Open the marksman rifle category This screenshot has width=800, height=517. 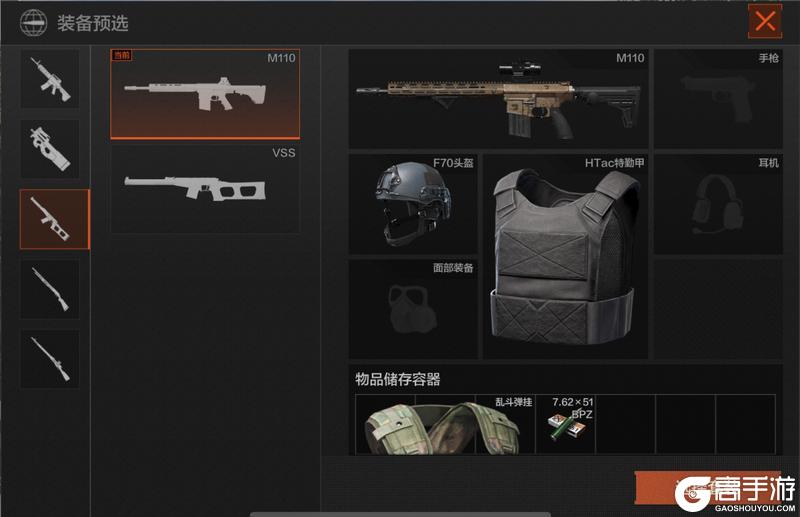(55, 219)
